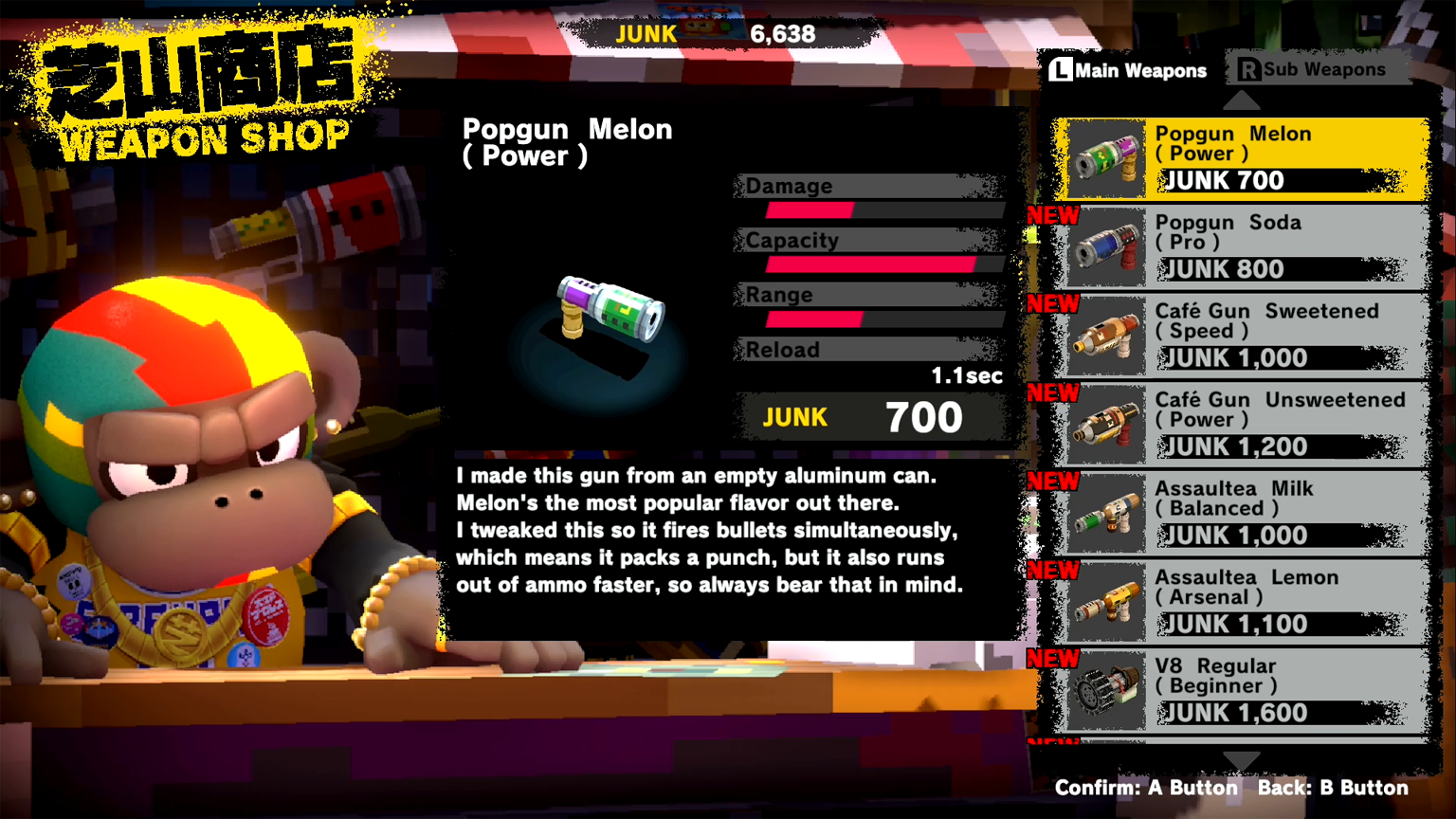Select the Assaultea Milk weapon icon
The image size is (1456, 819).
(x=1105, y=511)
